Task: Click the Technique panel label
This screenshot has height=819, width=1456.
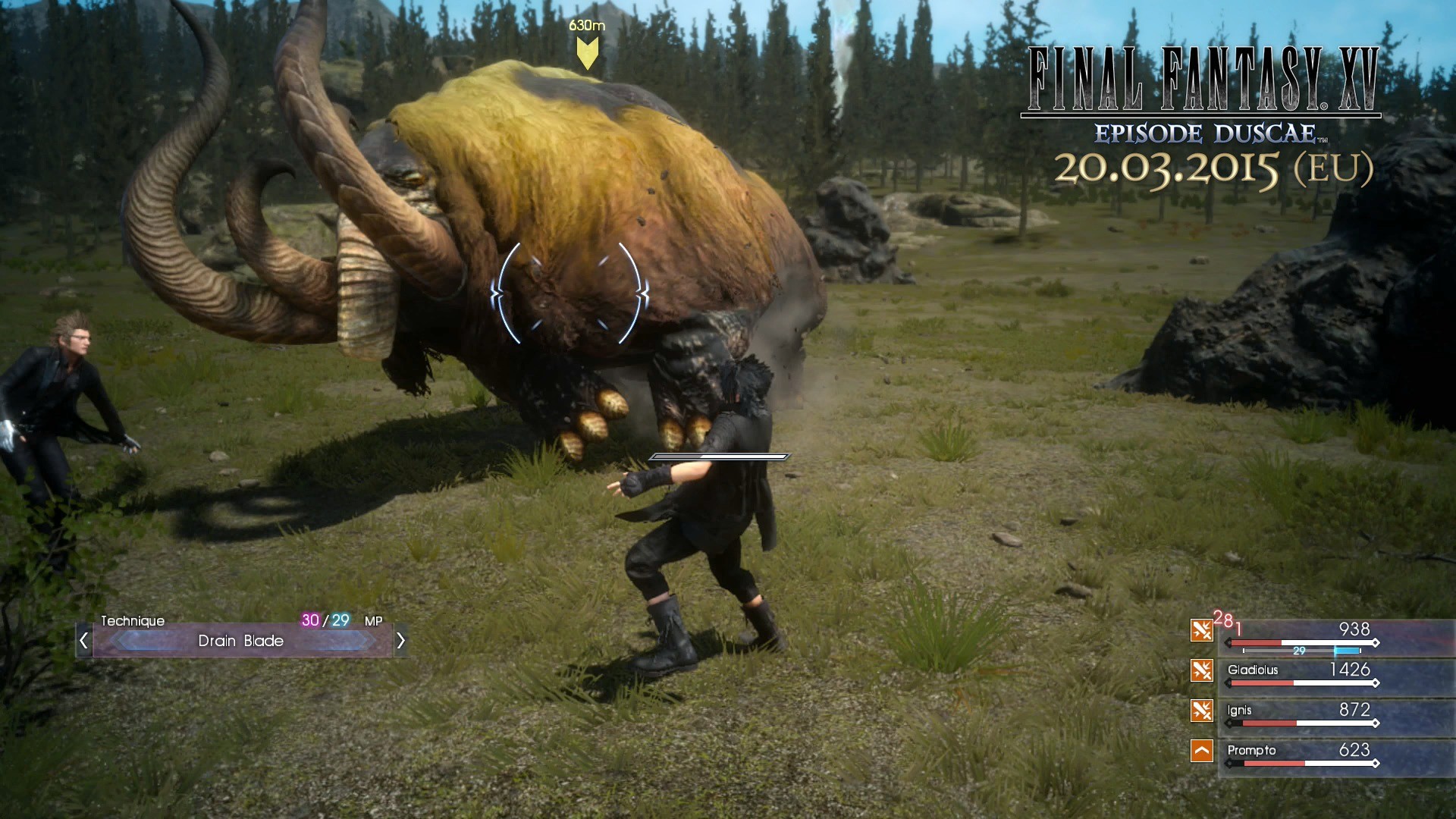Action: (134, 620)
